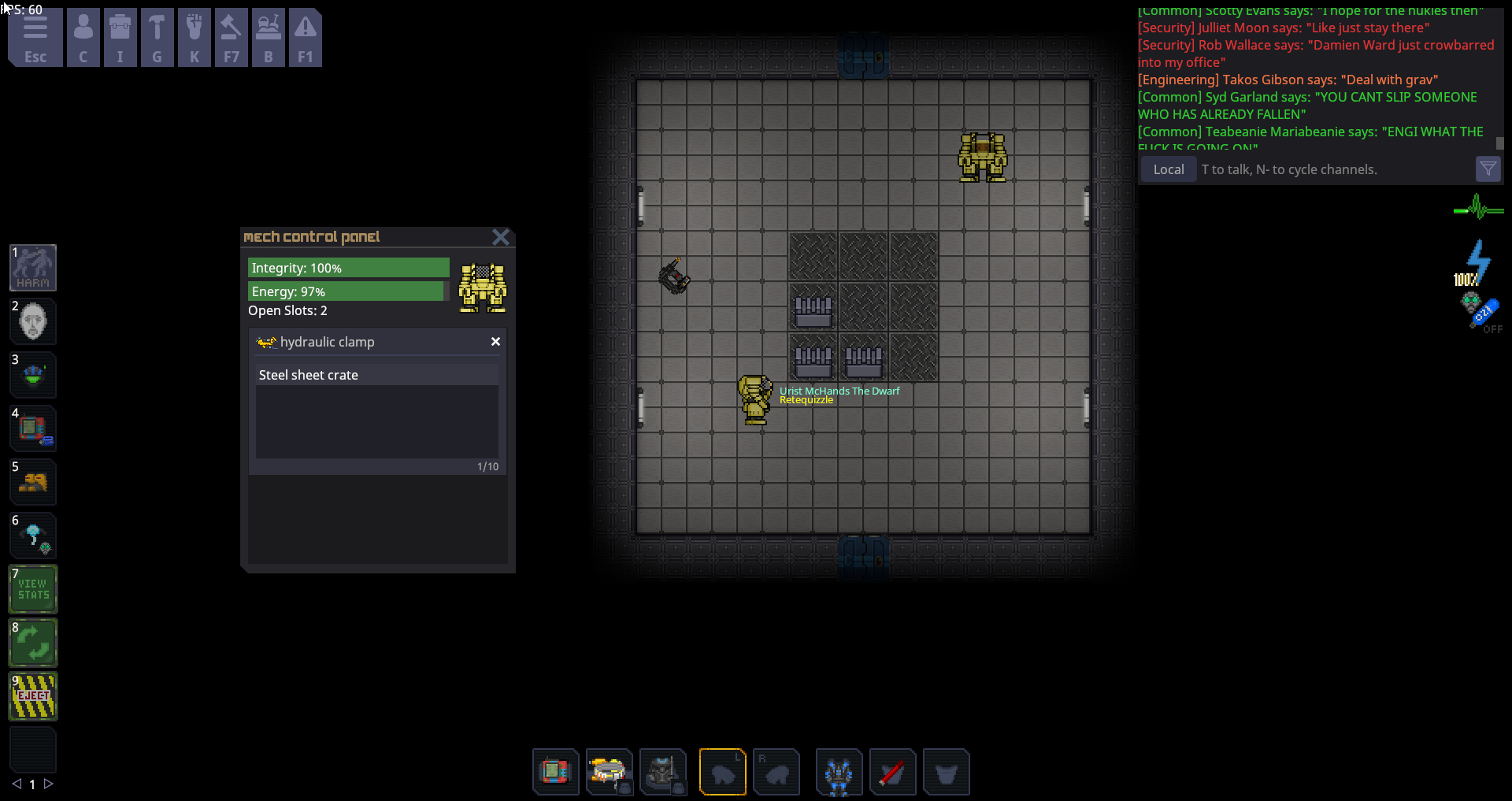
Task: Activate the EJECT mech control
Action: click(x=32, y=696)
